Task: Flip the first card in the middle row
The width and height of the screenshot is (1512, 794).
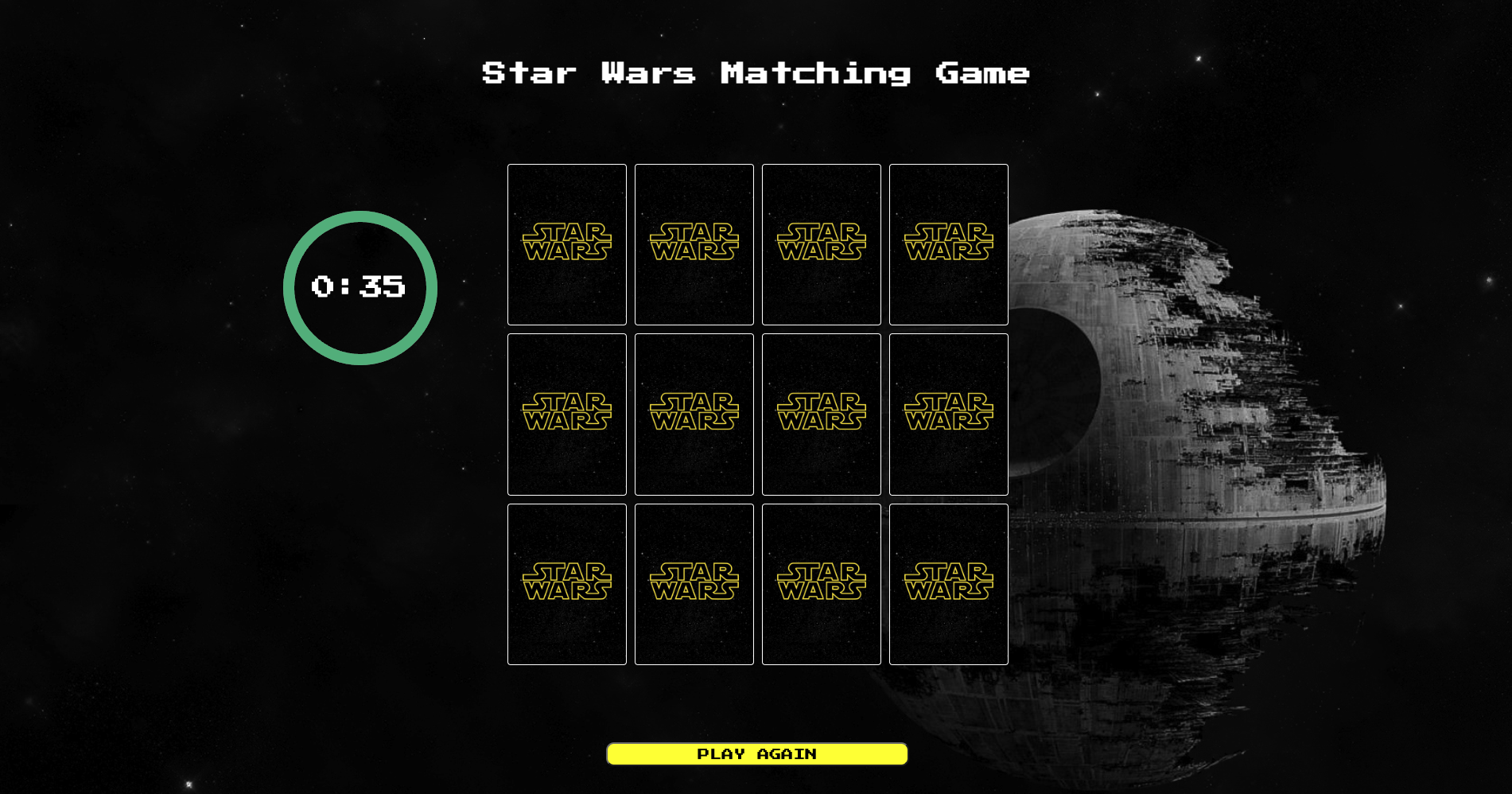Action: coord(566,414)
